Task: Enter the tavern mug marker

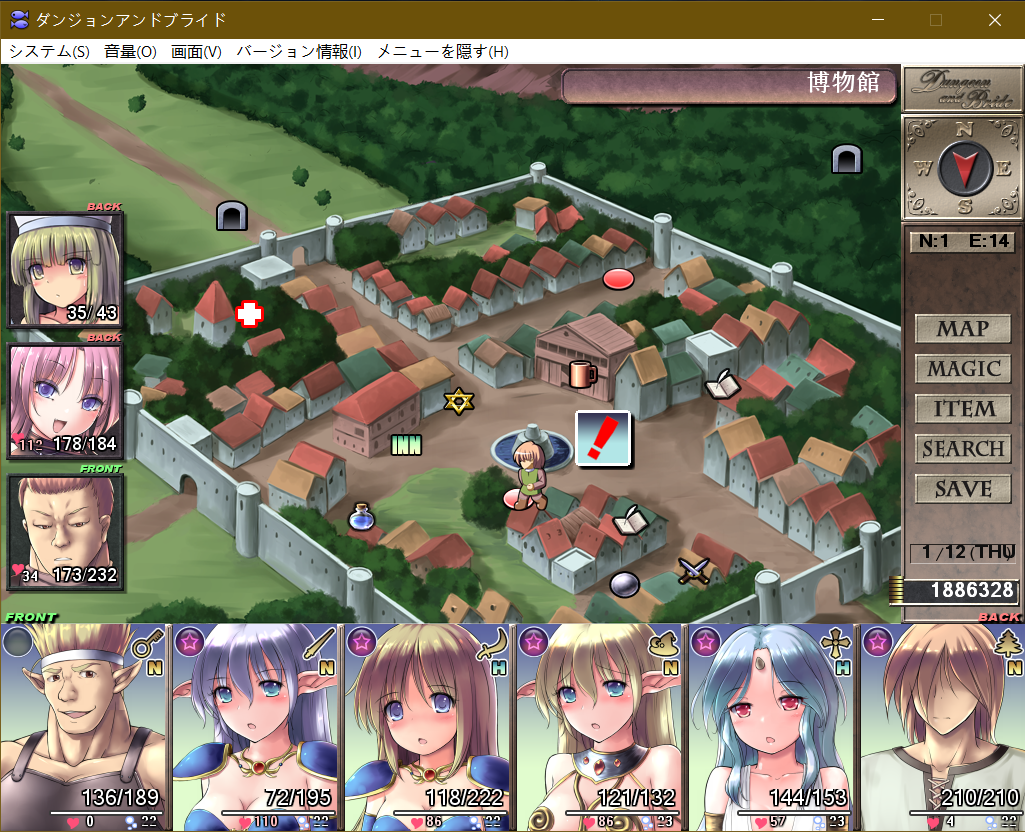Action: tap(582, 374)
